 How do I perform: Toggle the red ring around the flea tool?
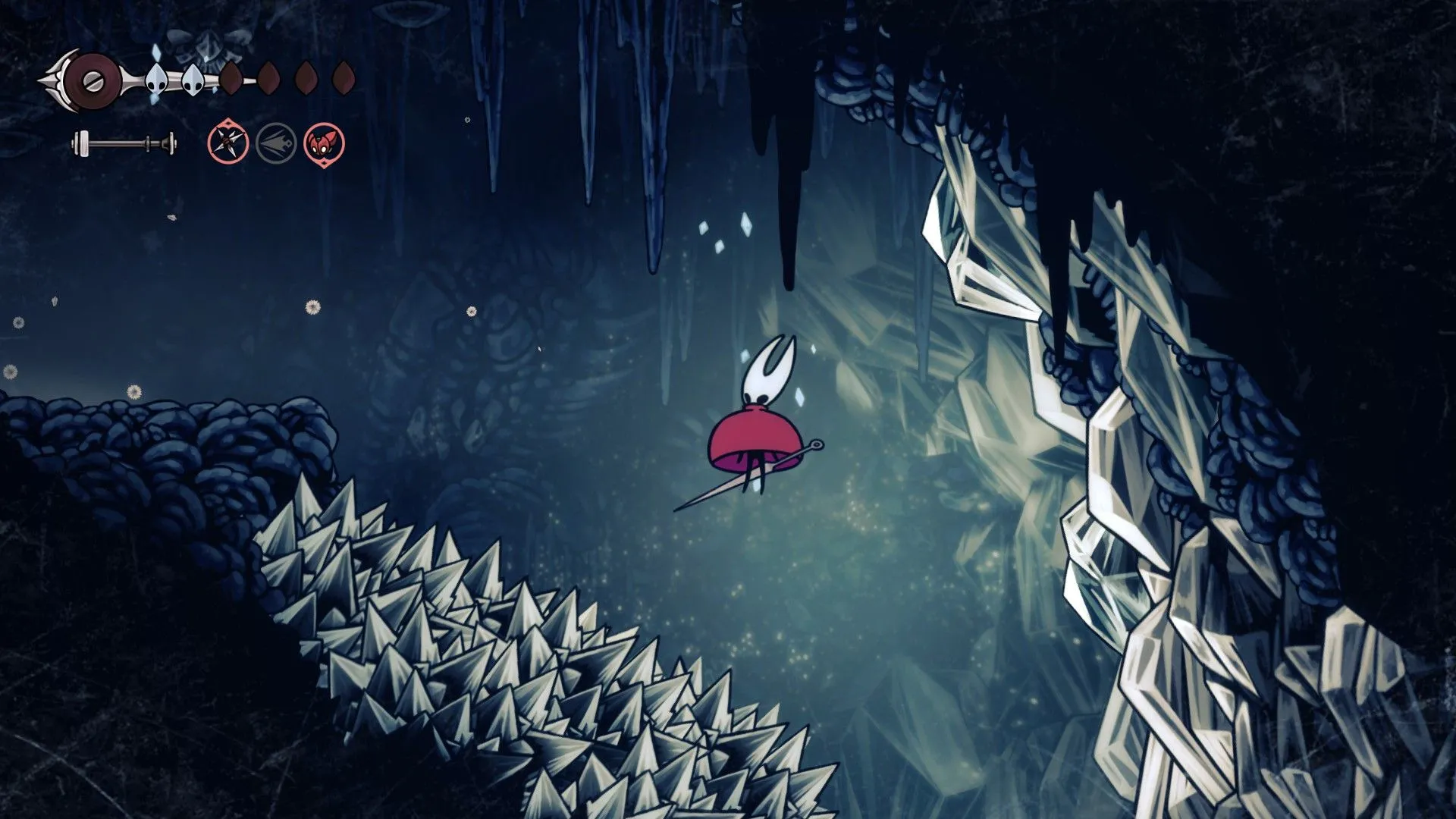tap(326, 144)
